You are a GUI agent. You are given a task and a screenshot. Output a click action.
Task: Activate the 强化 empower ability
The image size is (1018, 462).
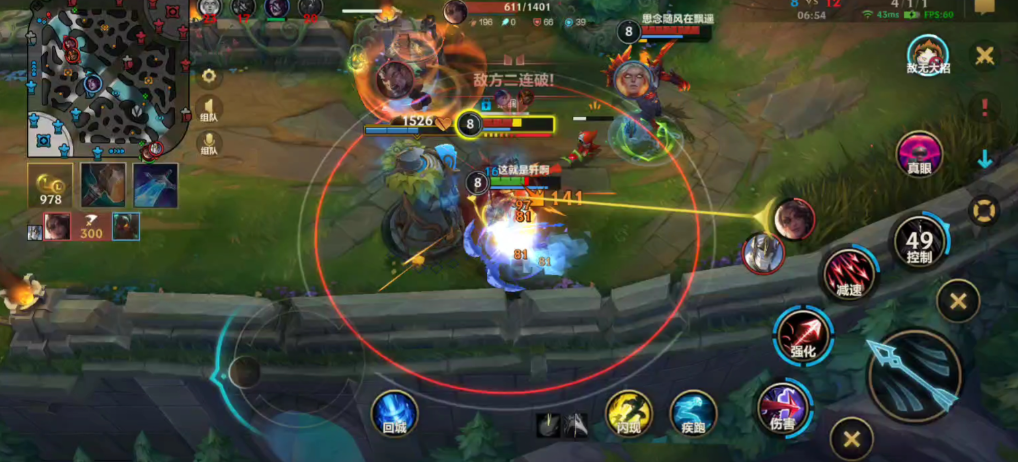803,333
